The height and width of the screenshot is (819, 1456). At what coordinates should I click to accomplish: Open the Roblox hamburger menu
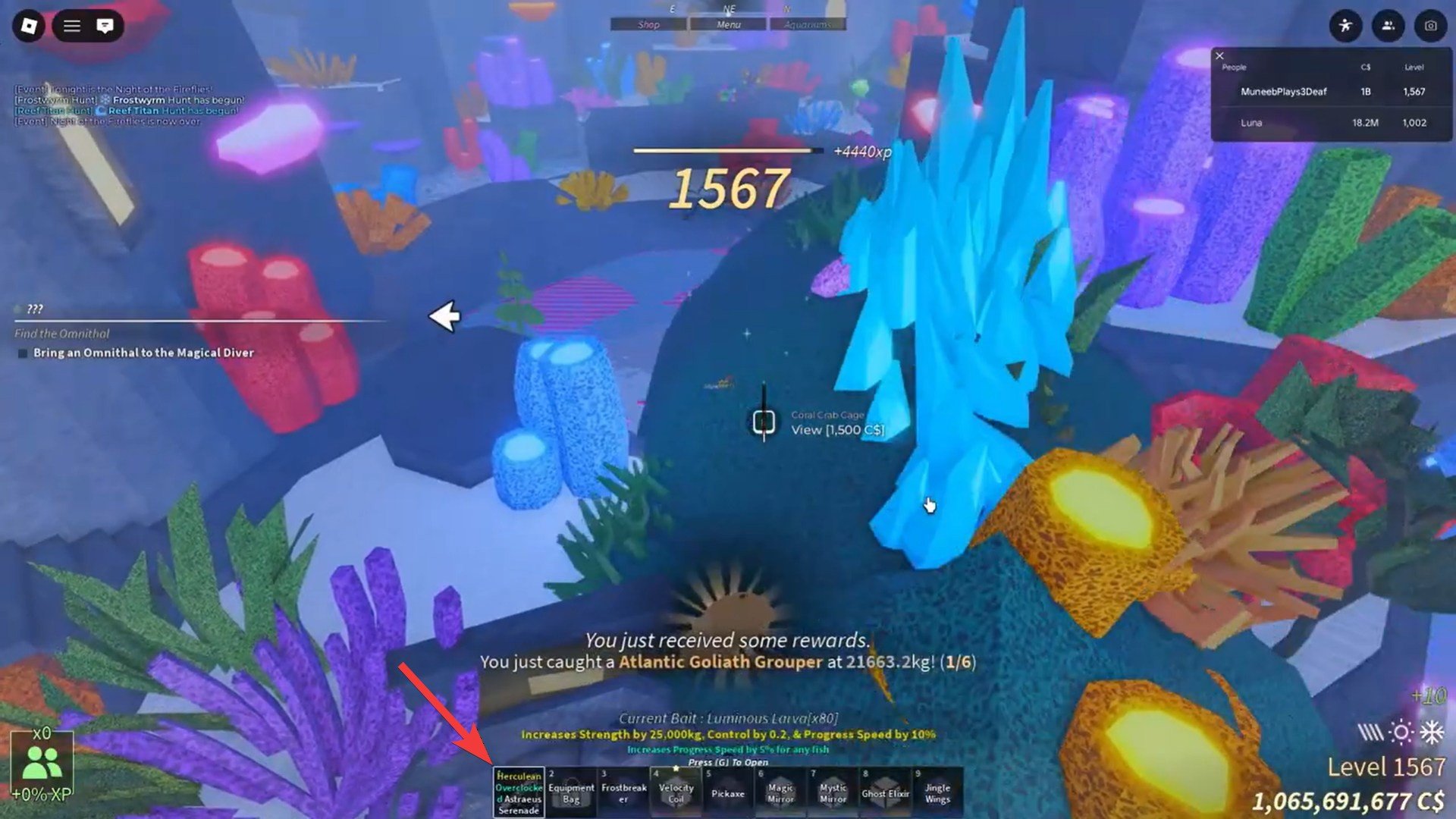[x=70, y=26]
